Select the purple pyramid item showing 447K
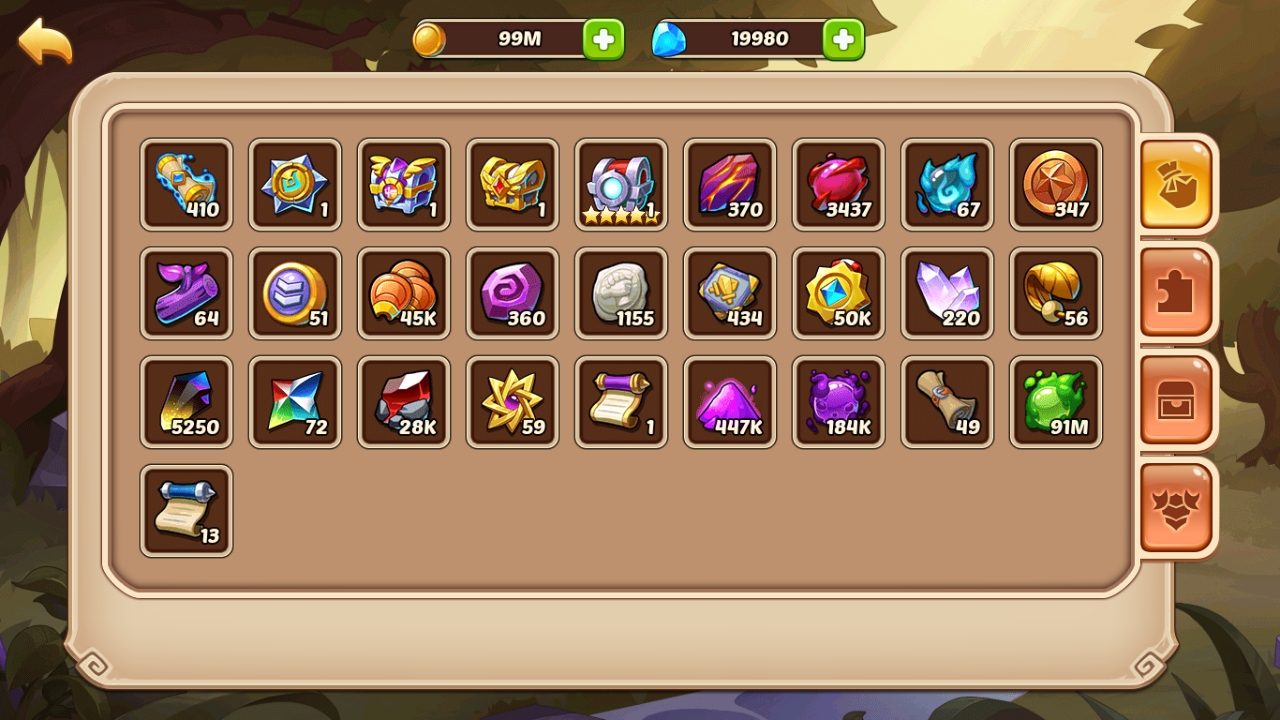The image size is (1280, 720). tap(730, 402)
